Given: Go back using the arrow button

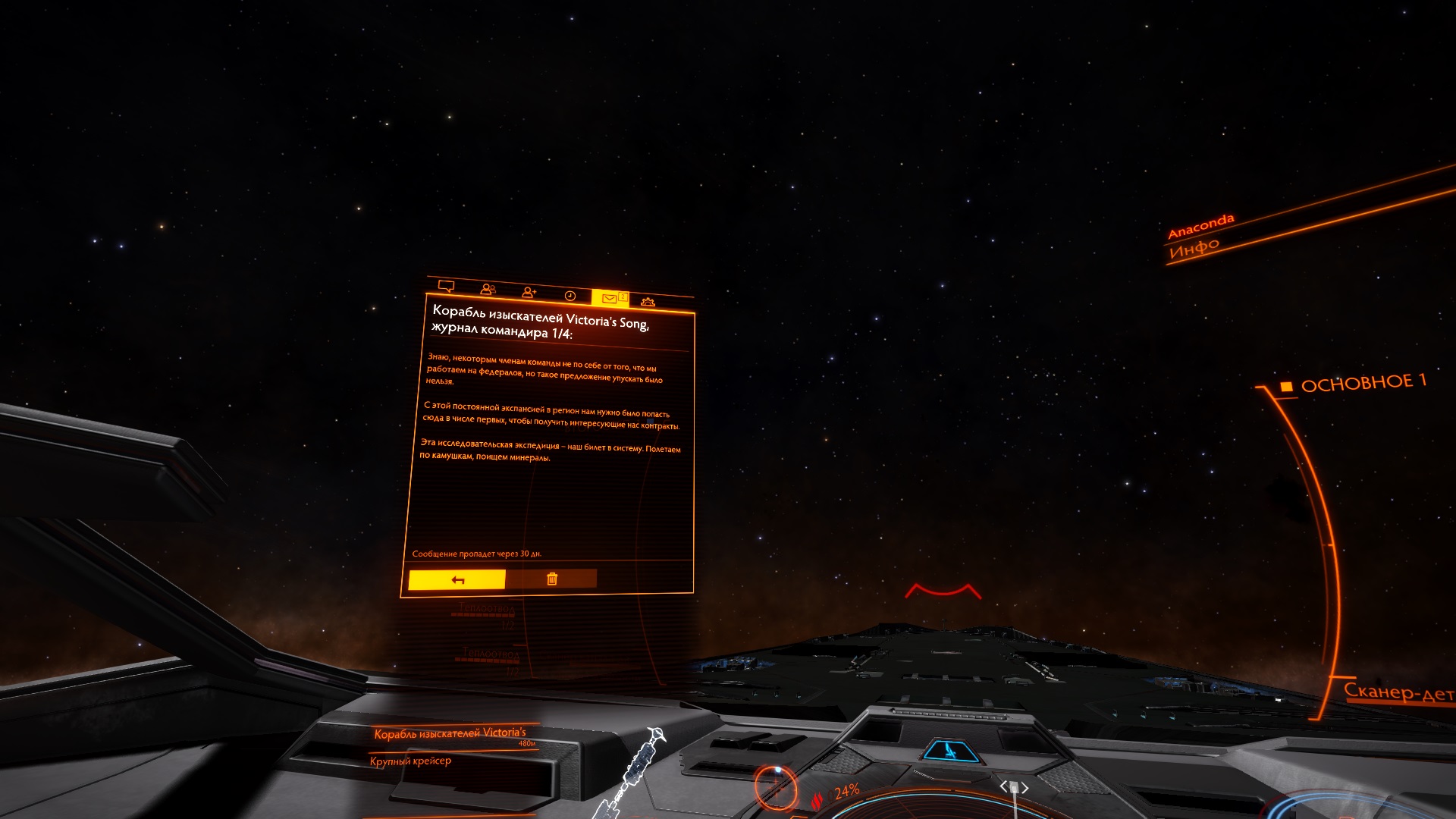Looking at the screenshot, I should (457, 580).
